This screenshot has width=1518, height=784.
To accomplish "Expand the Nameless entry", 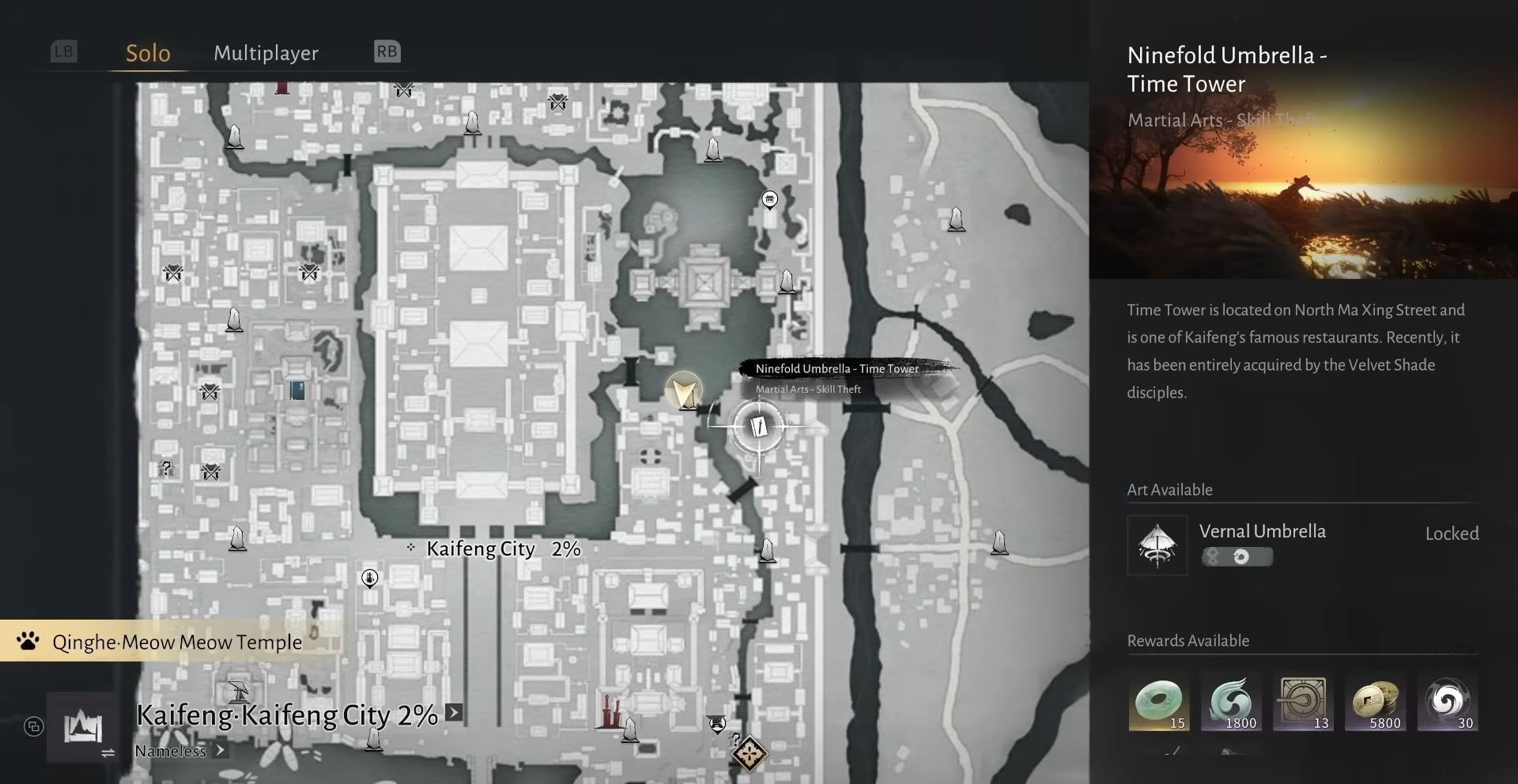I will click(x=221, y=751).
